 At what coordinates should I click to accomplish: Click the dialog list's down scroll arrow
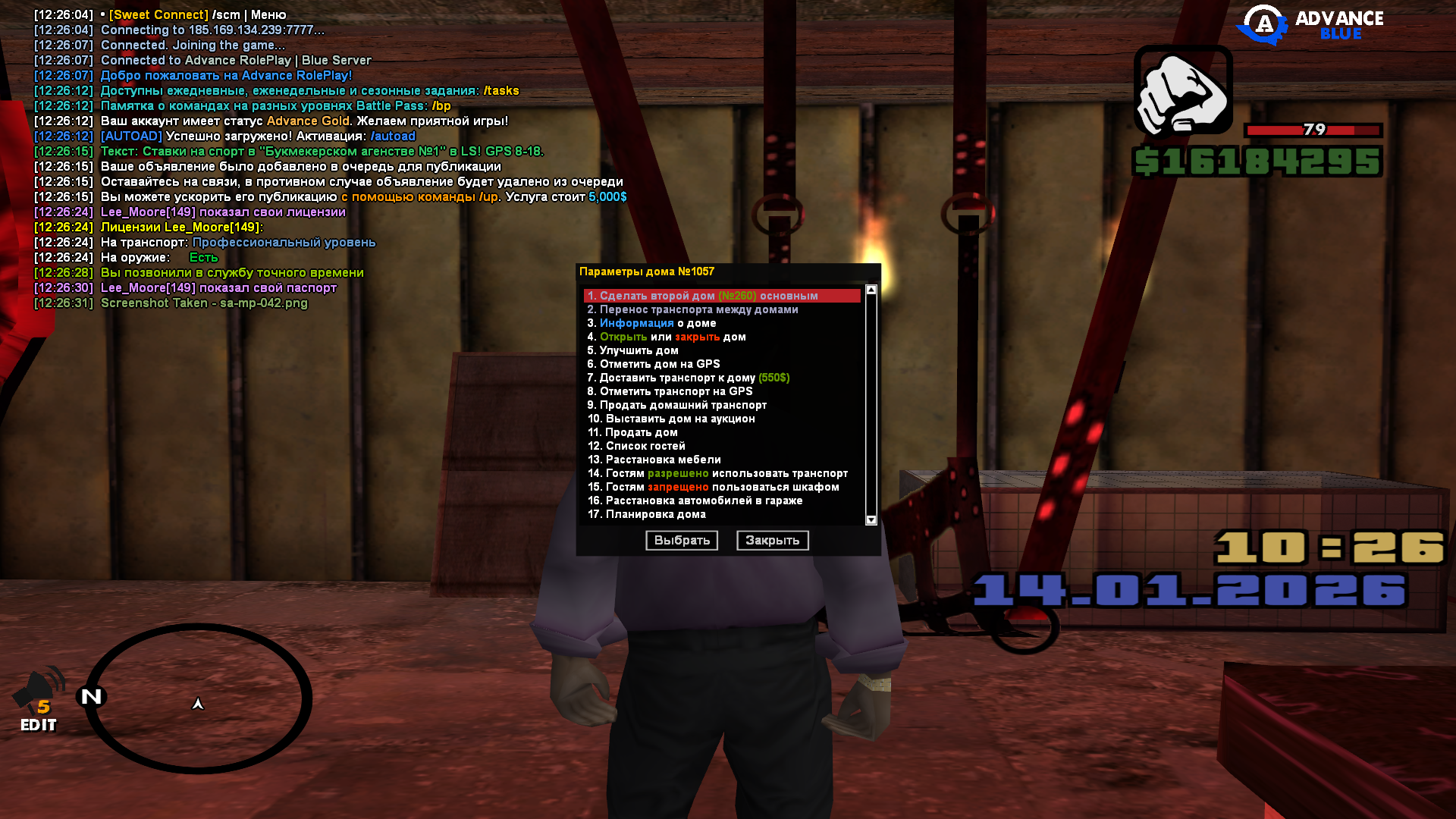pyautogui.click(x=871, y=520)
